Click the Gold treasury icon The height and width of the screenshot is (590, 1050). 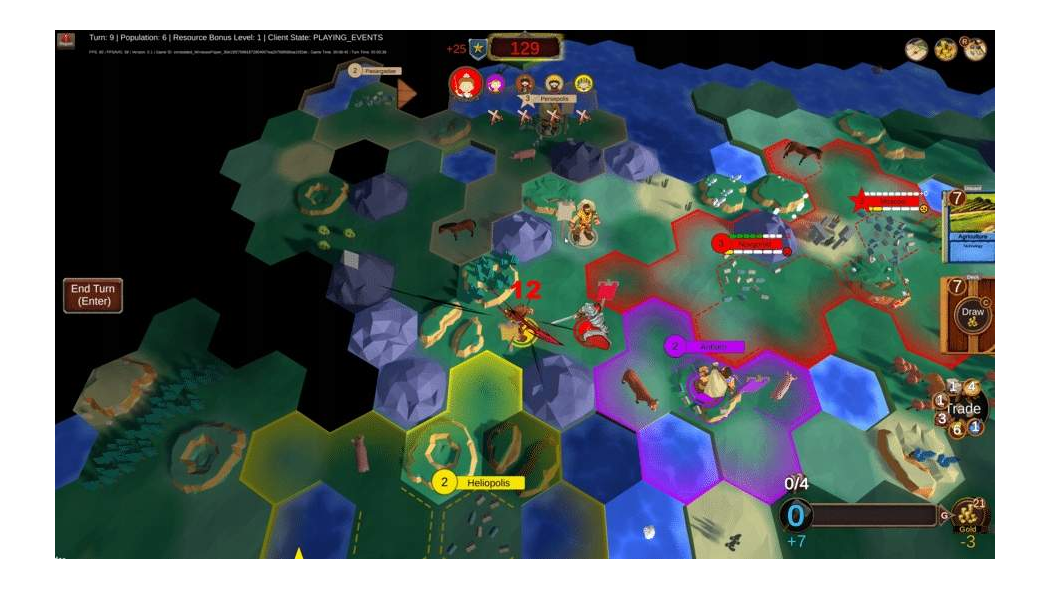pyautogui.click(x=967, y=515)
